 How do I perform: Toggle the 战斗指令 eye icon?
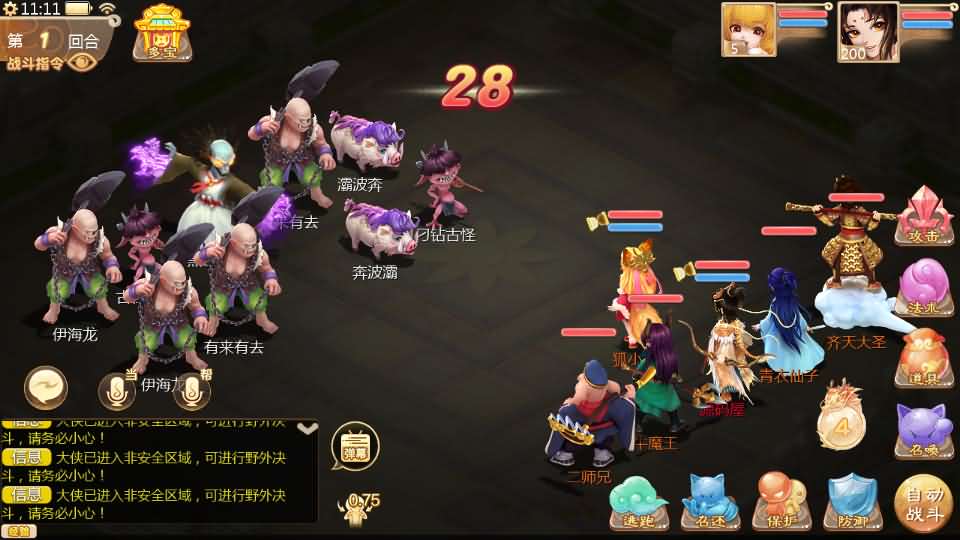click(83, 62)
